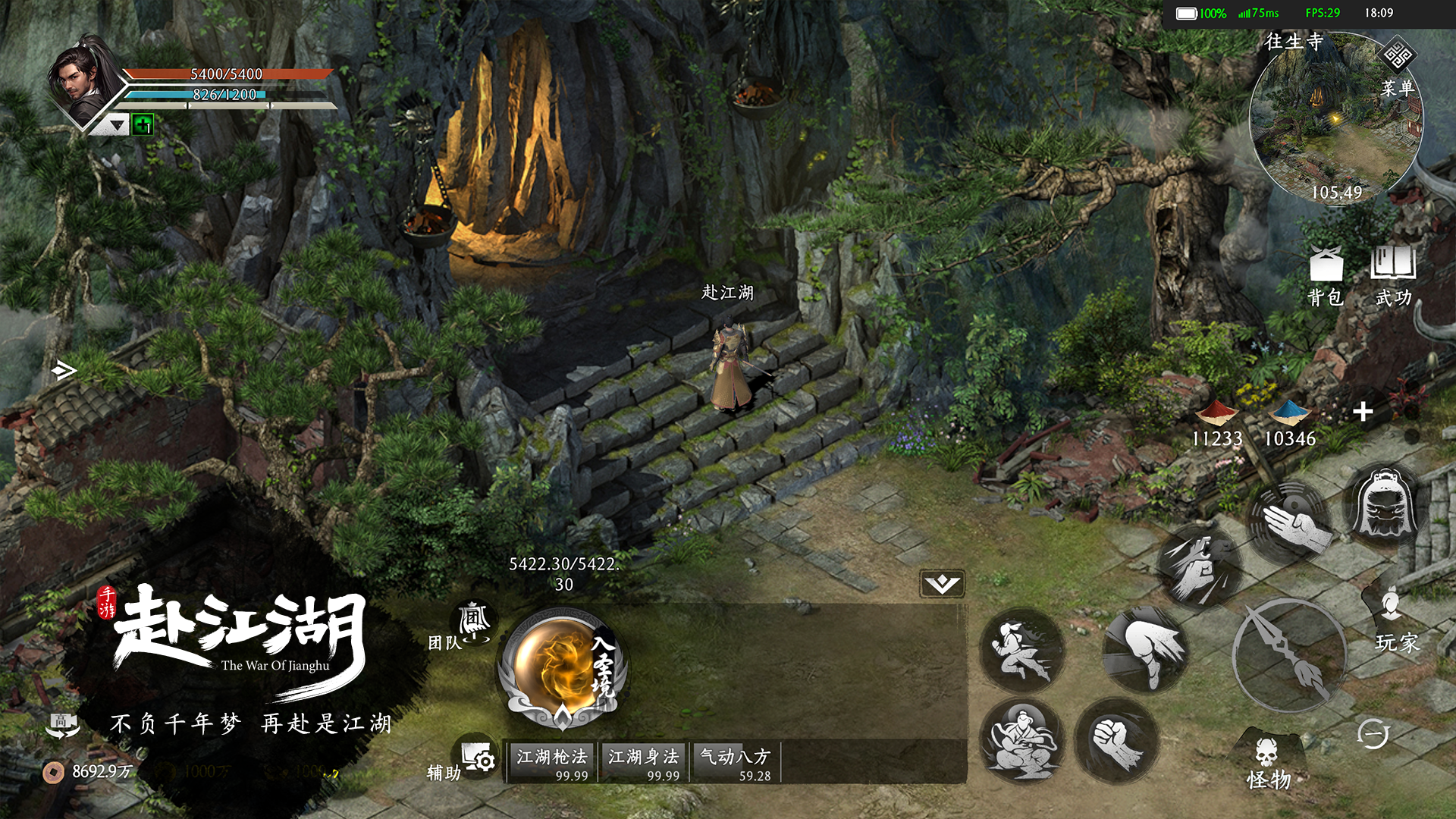Switch target to 玩家 players
The image size is (1456, 819).
1395,622
